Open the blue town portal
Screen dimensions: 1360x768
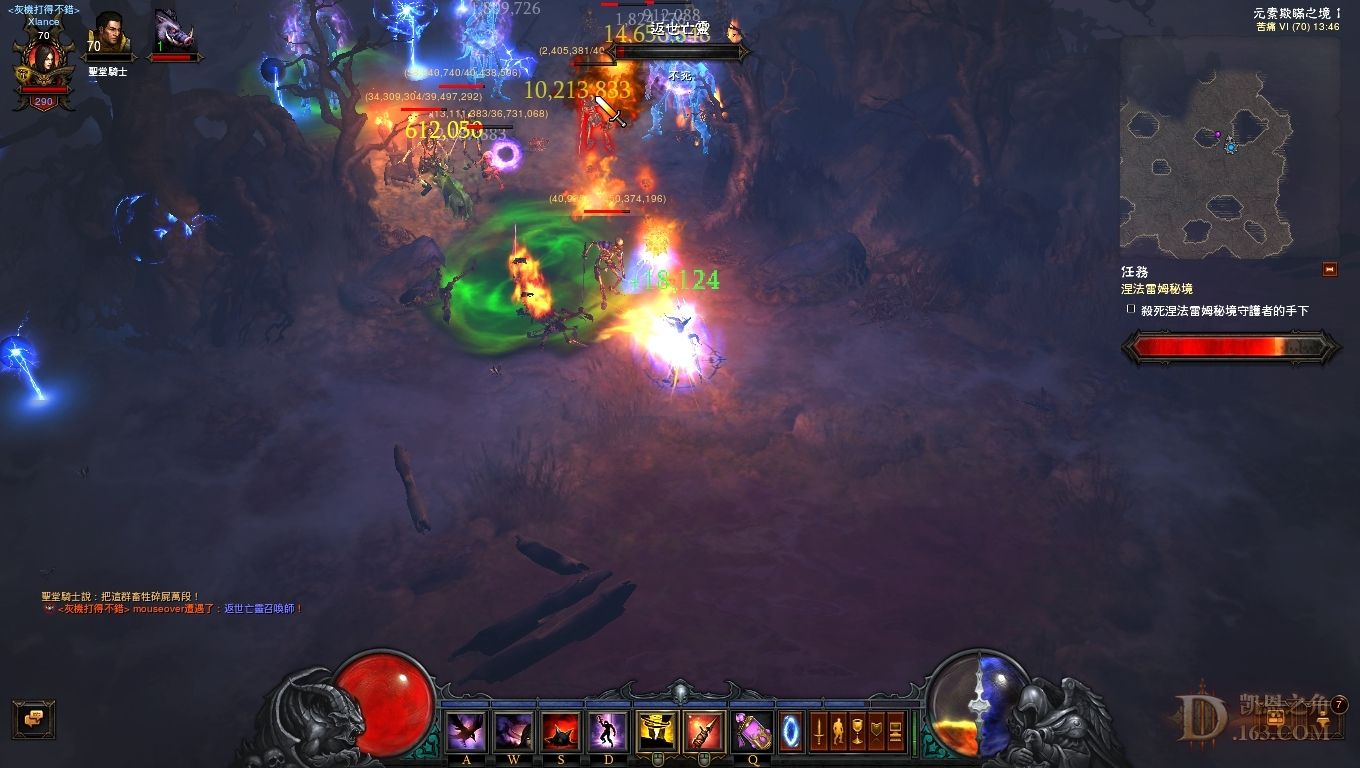(791, 730)
